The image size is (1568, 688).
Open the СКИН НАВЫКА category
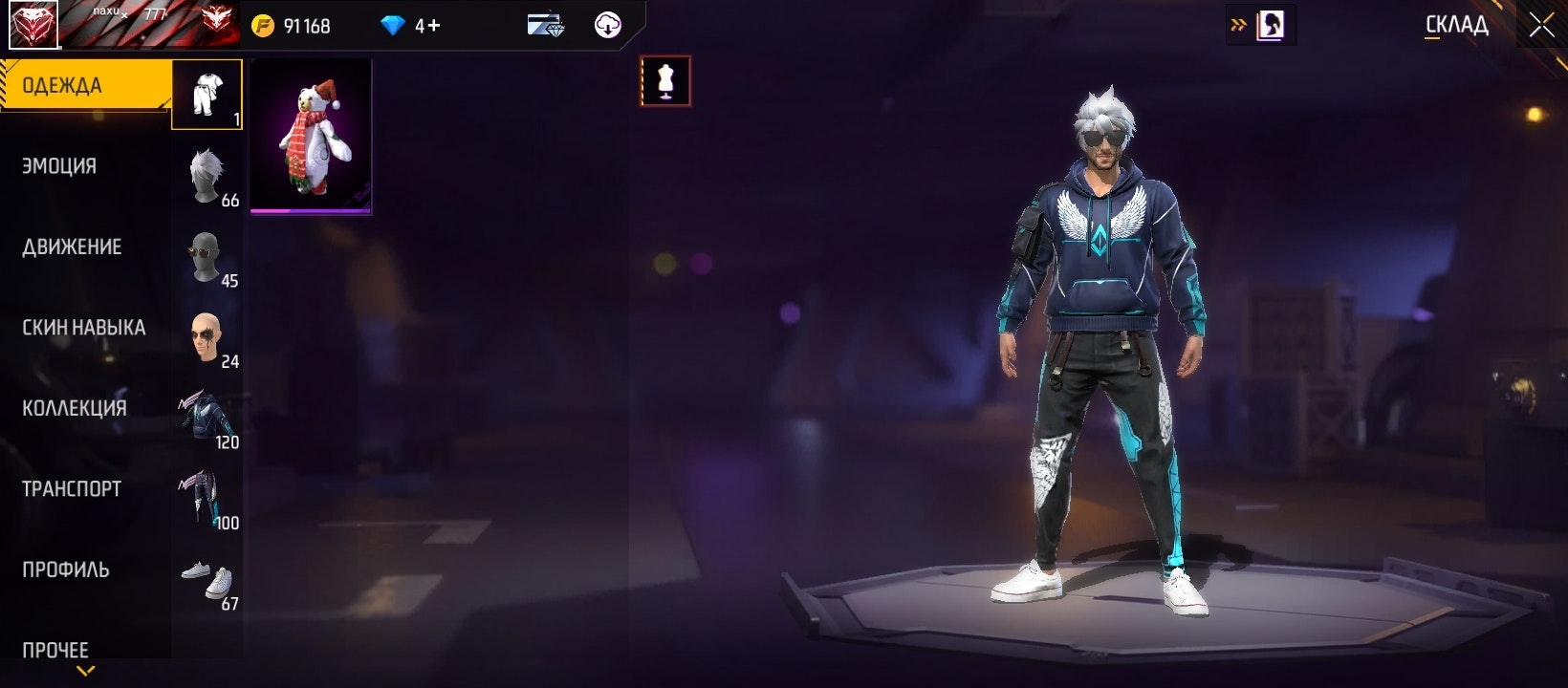click(x=83, y=328)
